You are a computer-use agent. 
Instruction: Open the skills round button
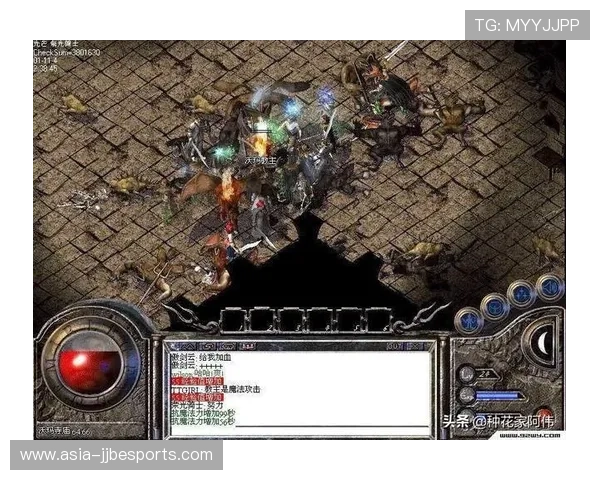pos(520,294)
